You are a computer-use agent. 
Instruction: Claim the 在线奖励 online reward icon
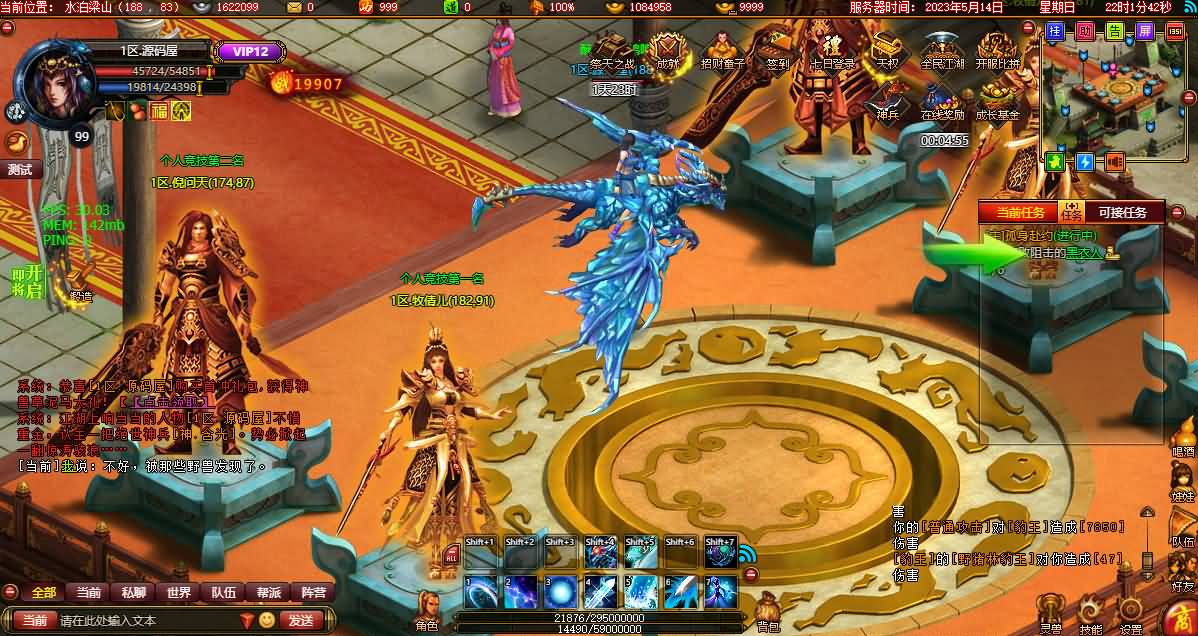coord(942,98)
